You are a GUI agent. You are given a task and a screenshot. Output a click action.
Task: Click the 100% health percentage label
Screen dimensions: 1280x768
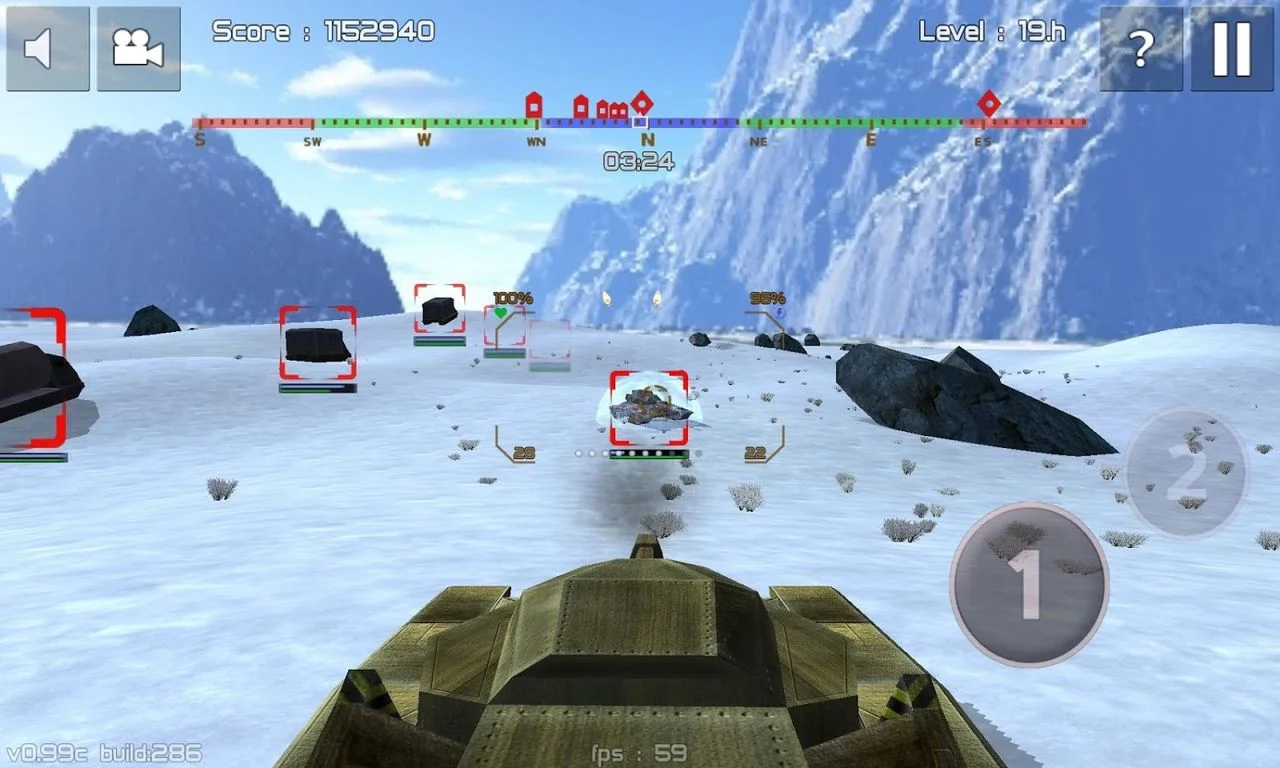(512, 296)
